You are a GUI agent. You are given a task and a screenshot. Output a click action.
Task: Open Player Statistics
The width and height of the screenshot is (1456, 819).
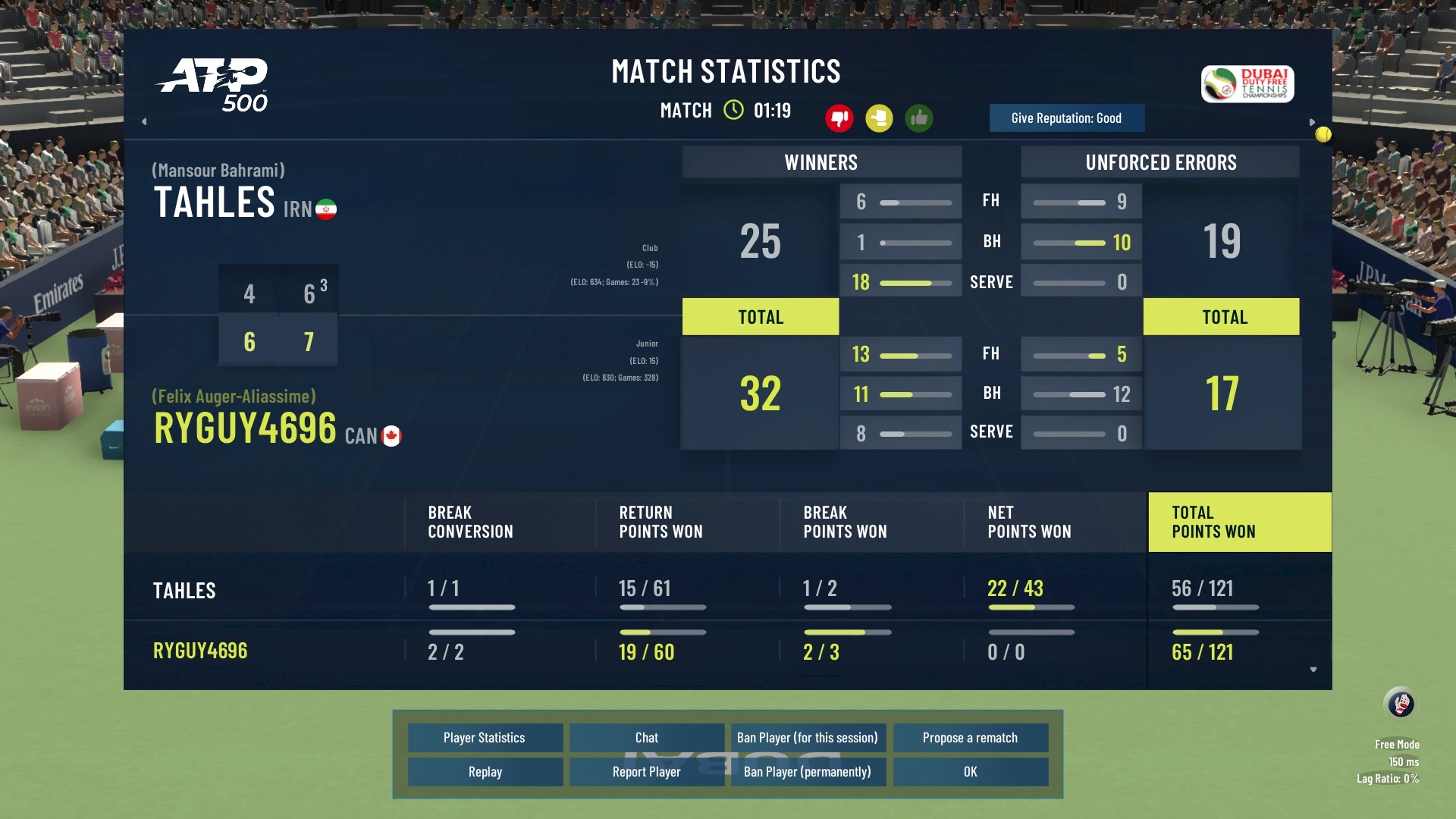(x=485, y=738)
